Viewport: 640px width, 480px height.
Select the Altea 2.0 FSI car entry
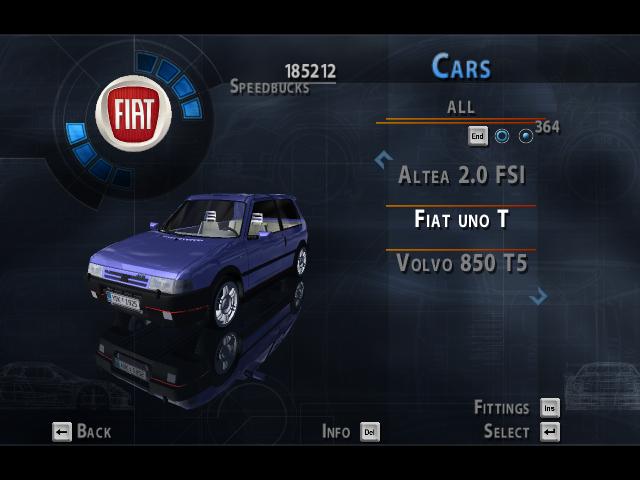tap(461, 176)
